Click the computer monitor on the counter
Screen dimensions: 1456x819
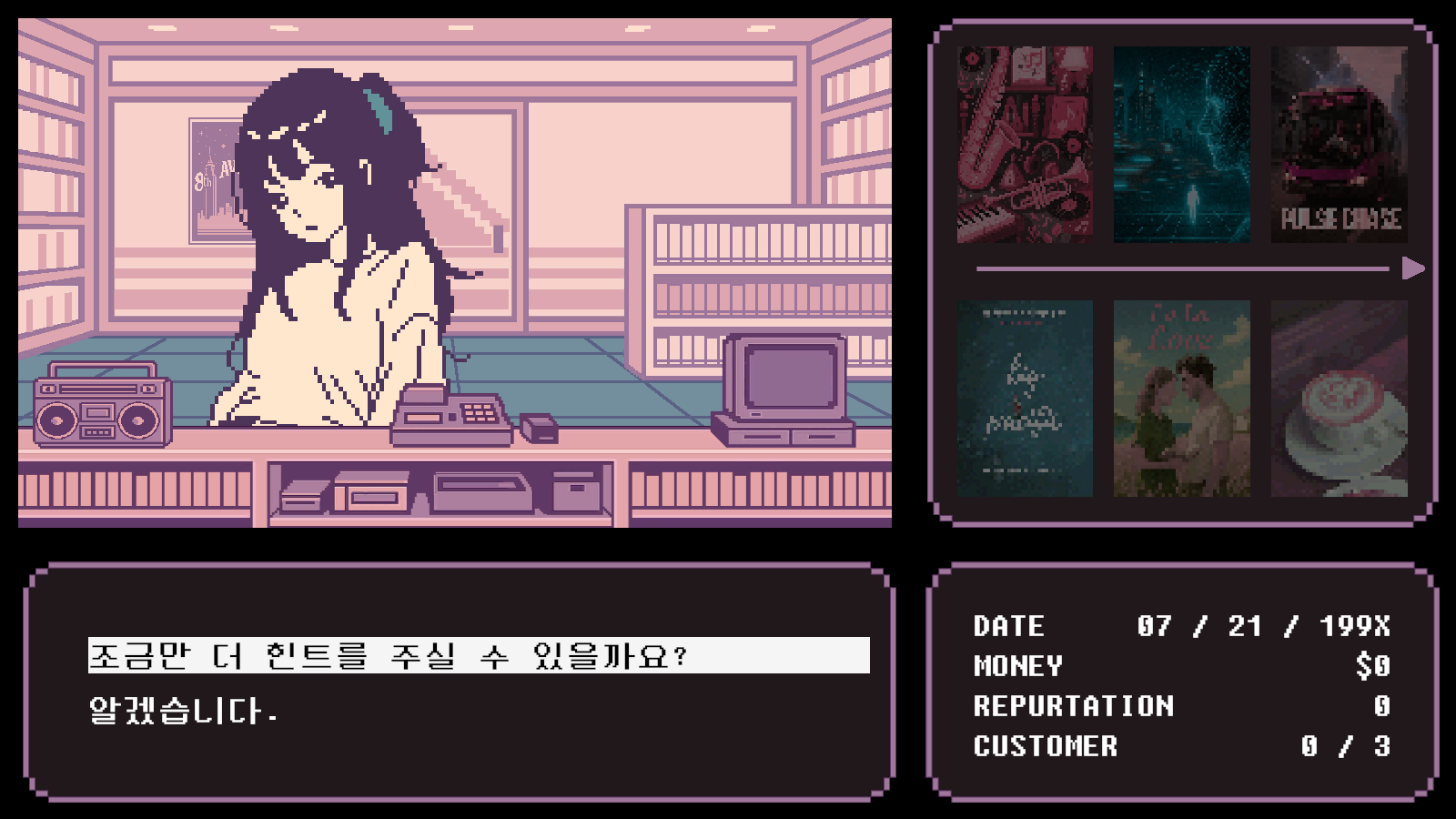pyautogui.click(x=787, y=378)
